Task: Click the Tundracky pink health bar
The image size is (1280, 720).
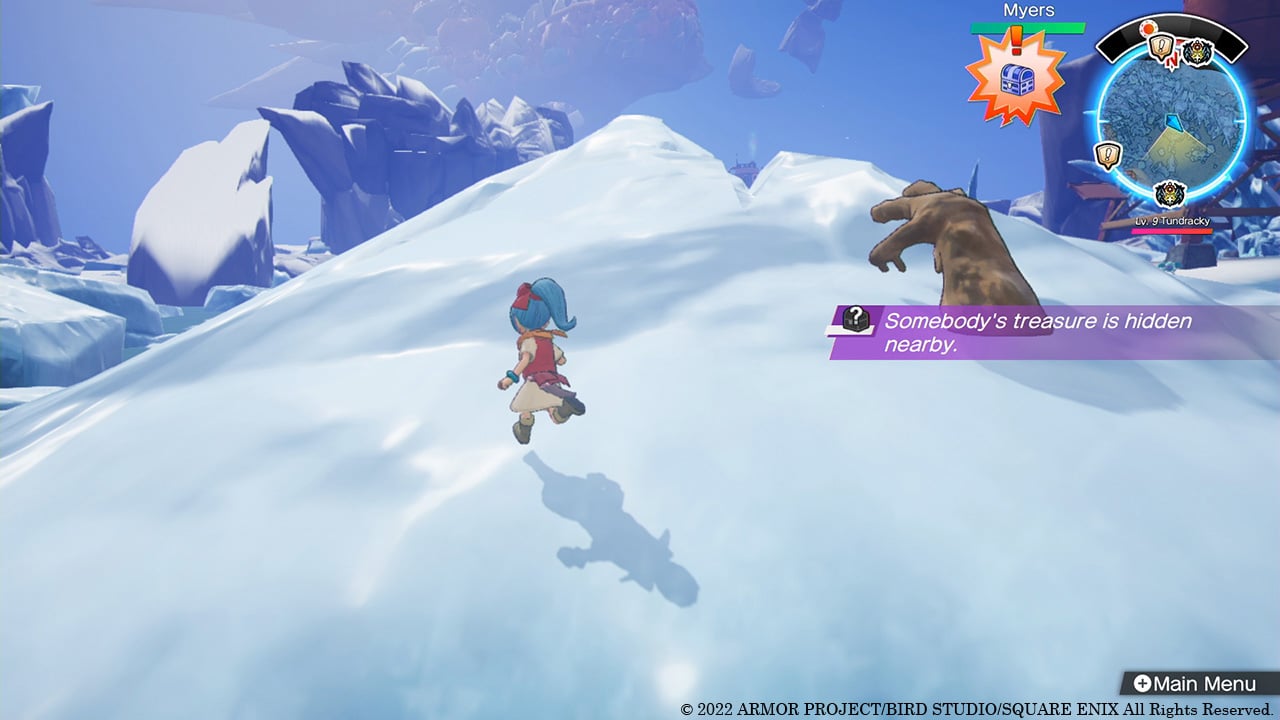Action: [1173, 232]
